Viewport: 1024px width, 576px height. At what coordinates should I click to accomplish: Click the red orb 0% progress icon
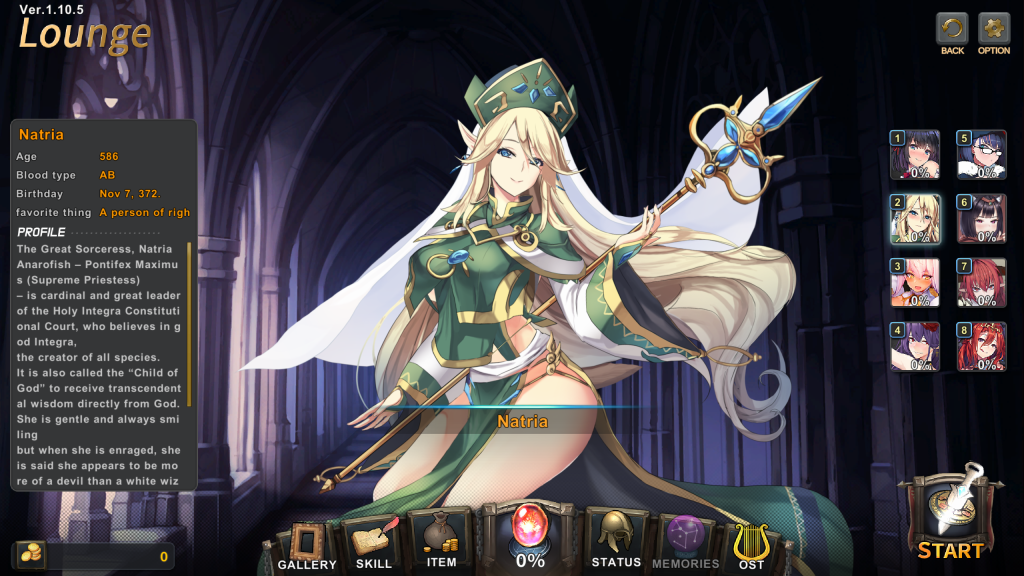(530, 535)
